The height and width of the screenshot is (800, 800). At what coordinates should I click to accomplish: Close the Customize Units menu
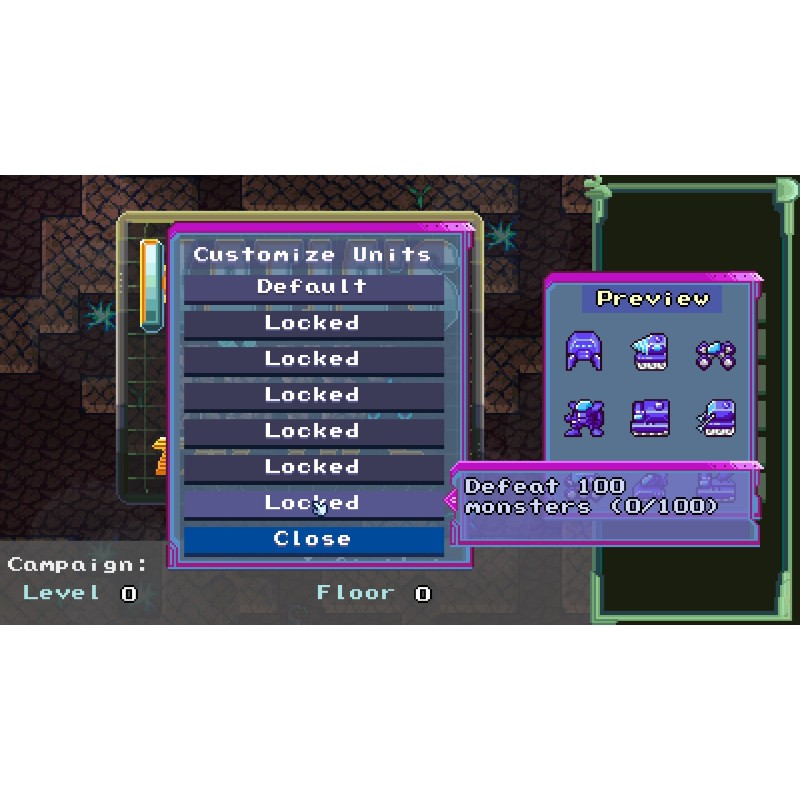point(313,539)
